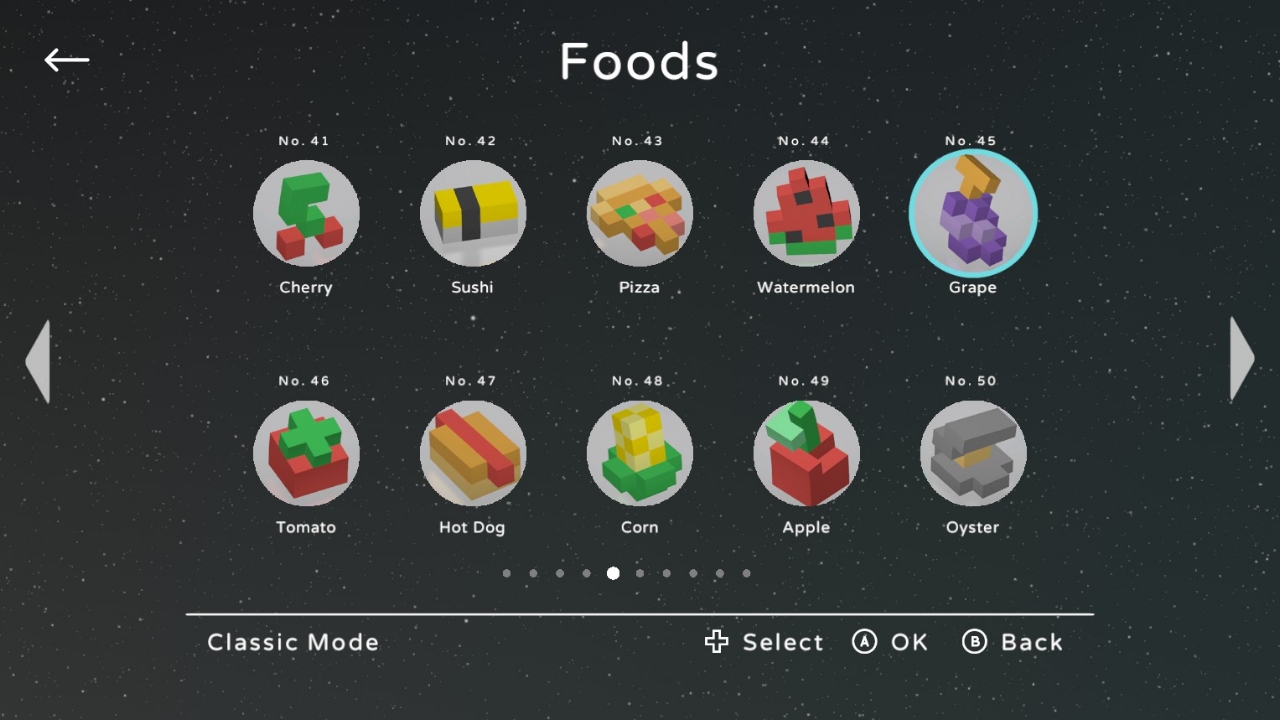Select the Hot Dog food icon No. 47
This screenshot has height=720, width=1280.
473,453
